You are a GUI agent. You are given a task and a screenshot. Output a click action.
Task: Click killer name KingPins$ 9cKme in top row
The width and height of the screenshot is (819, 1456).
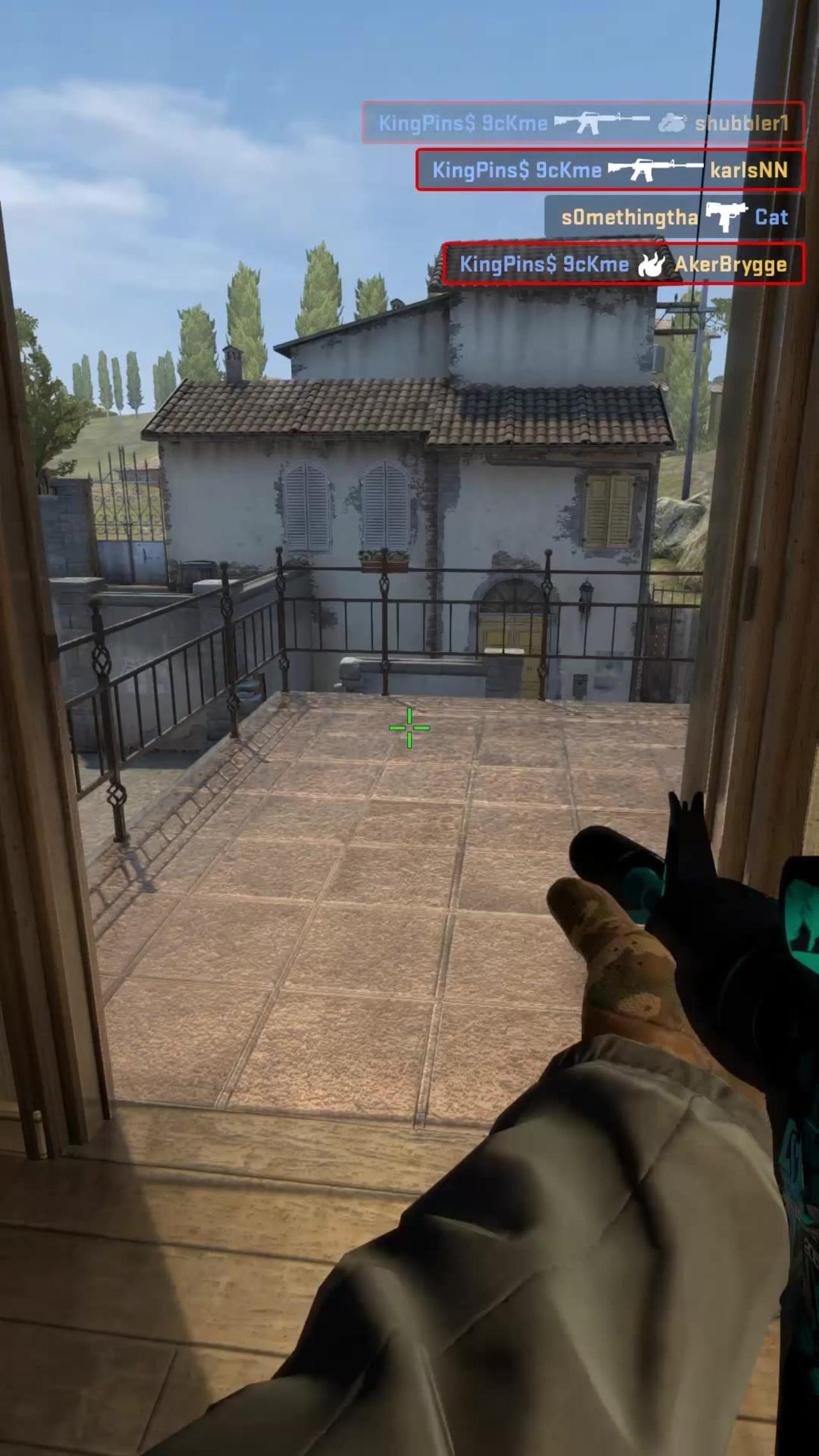[x=463, y=123]
